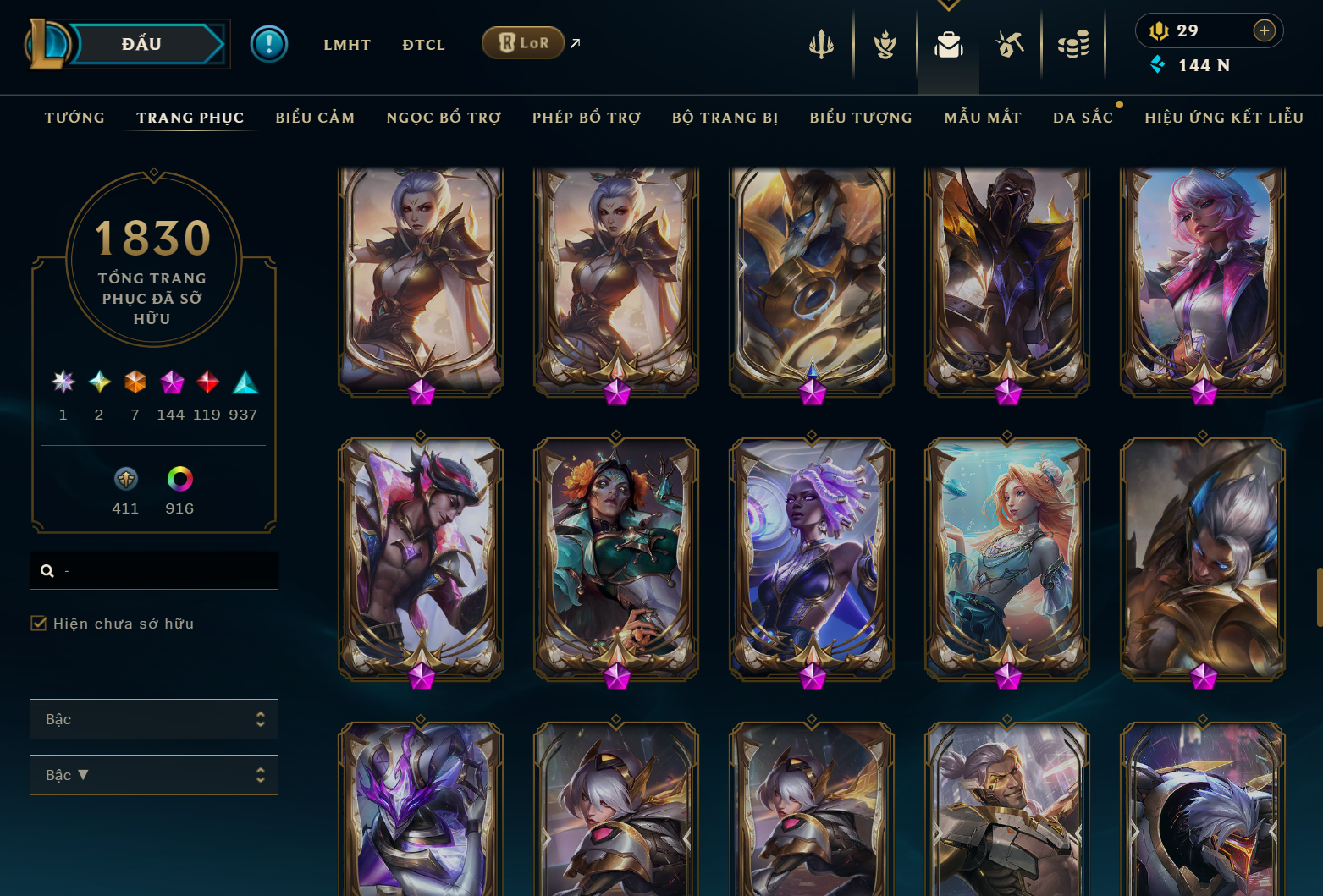
Task: Open the Store with the coins icon
Action: point(1073,44)
